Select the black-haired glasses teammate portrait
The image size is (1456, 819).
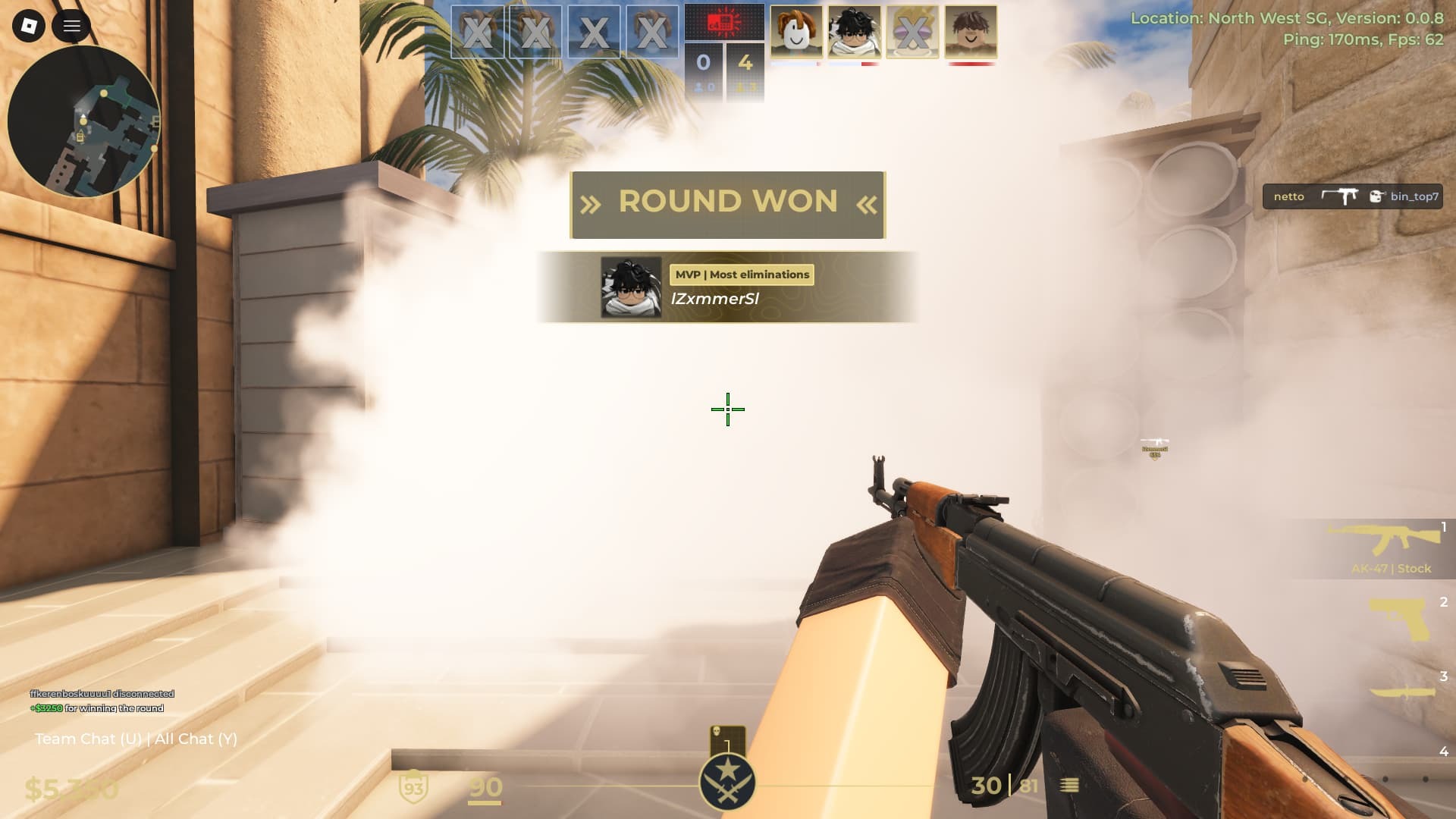(855, 32)
